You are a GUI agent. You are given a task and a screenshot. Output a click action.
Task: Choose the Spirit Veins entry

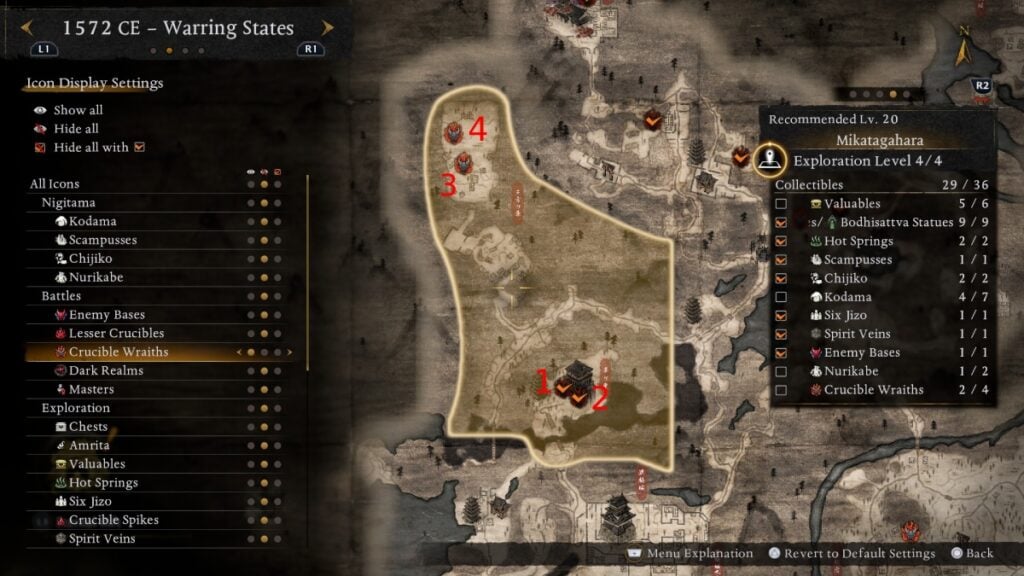pos(102,539)
